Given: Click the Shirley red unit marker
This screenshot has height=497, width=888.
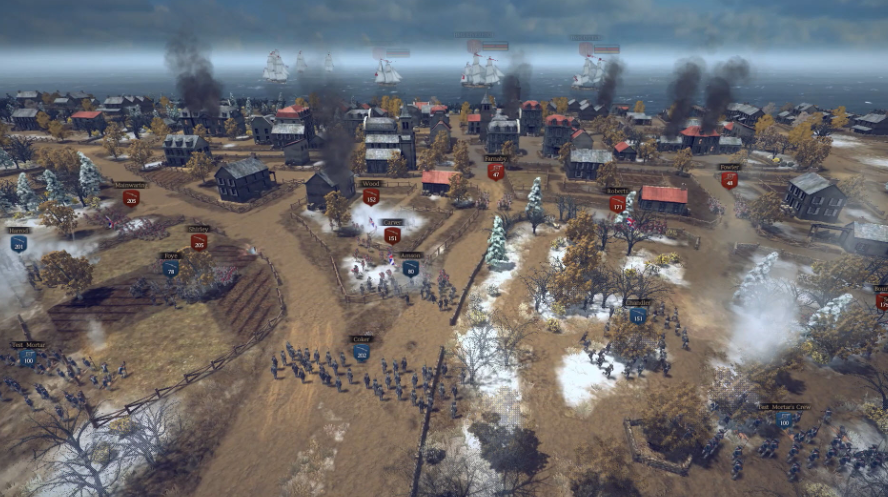Looking at the screenshot, I should coord(199,241).
